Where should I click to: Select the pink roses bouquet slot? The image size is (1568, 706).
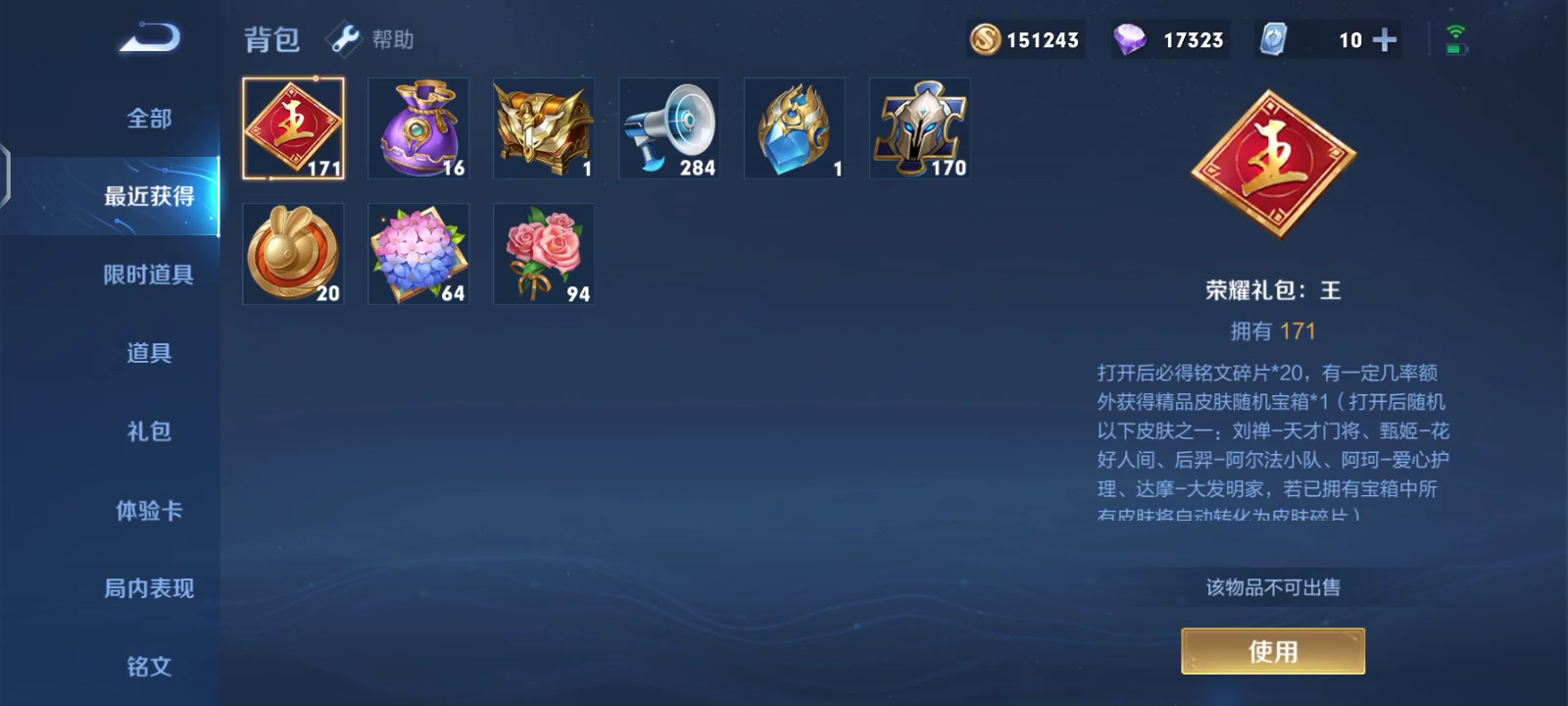(x=544, y=254)
